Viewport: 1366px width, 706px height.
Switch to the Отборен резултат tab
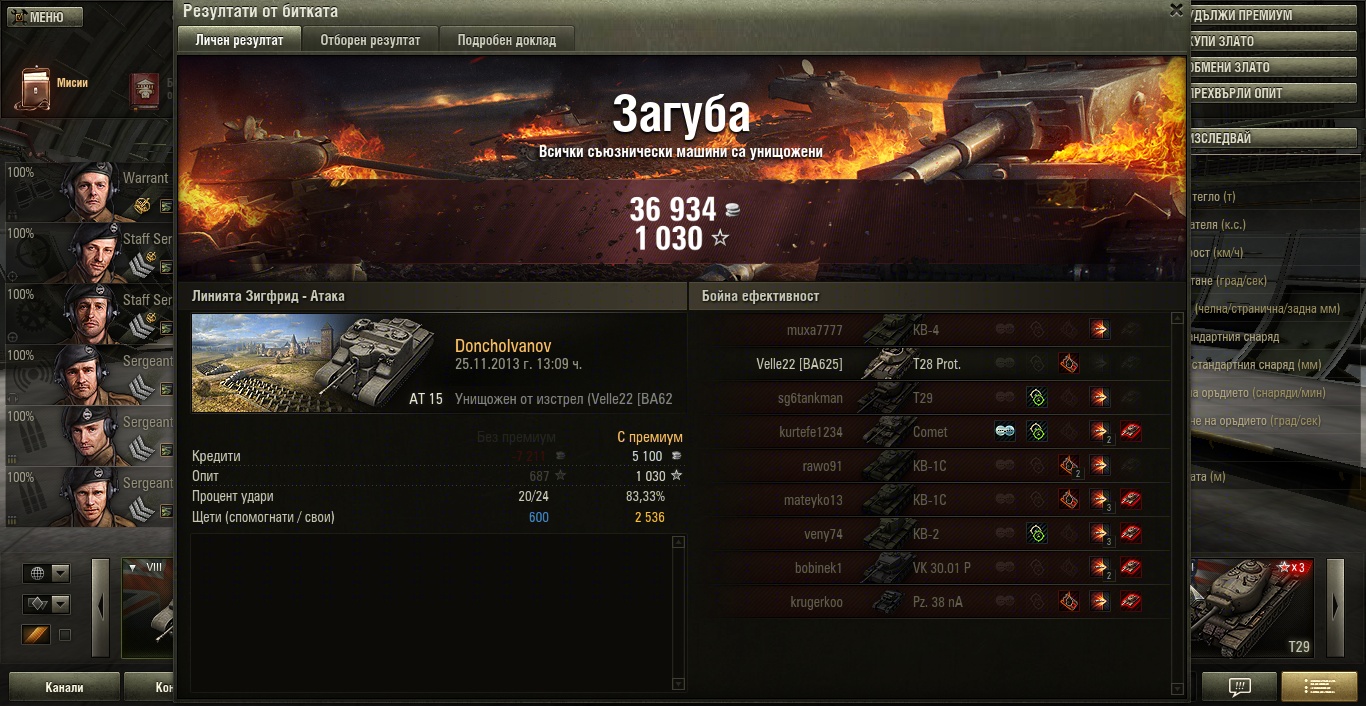pos(370,40)
